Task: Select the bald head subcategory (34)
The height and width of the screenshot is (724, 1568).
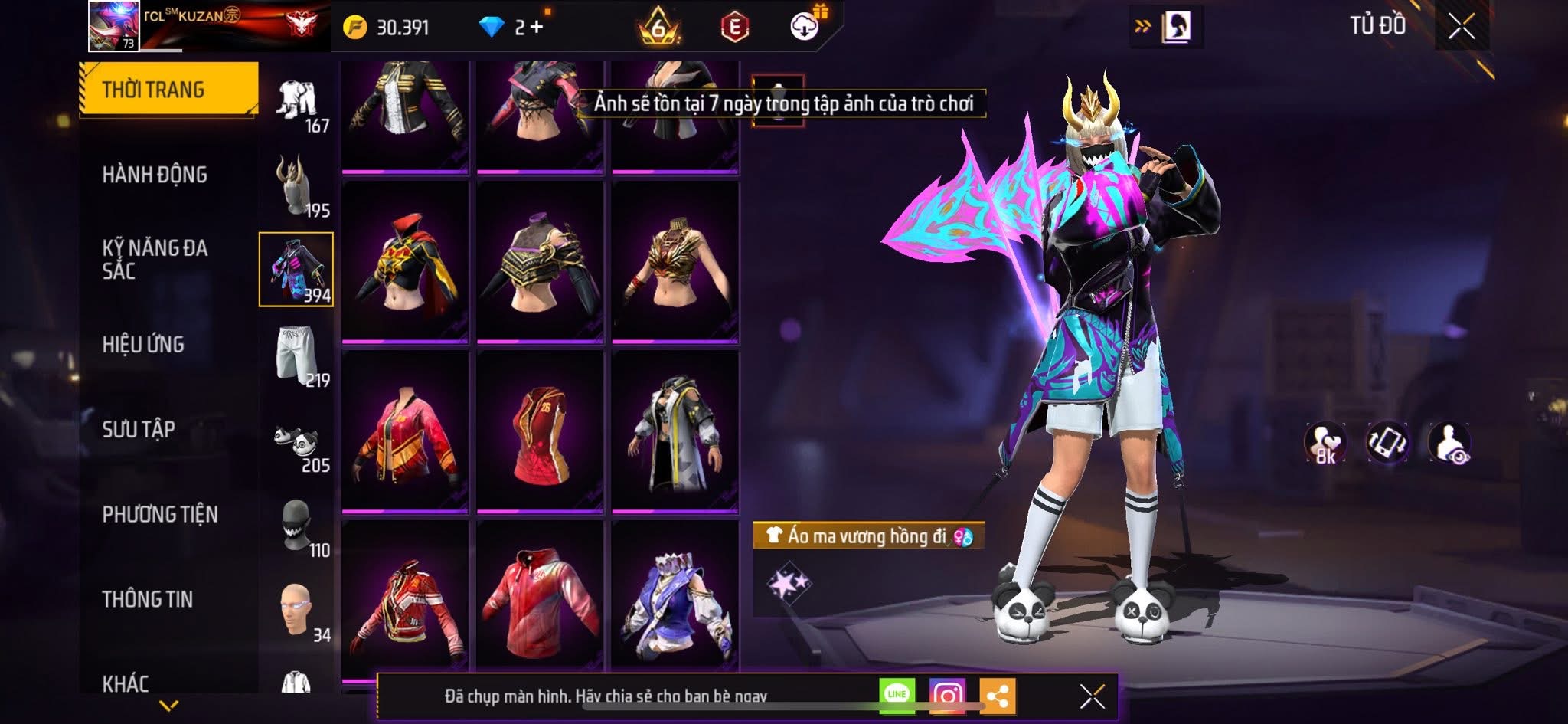Action: click(x=297, y=611)
